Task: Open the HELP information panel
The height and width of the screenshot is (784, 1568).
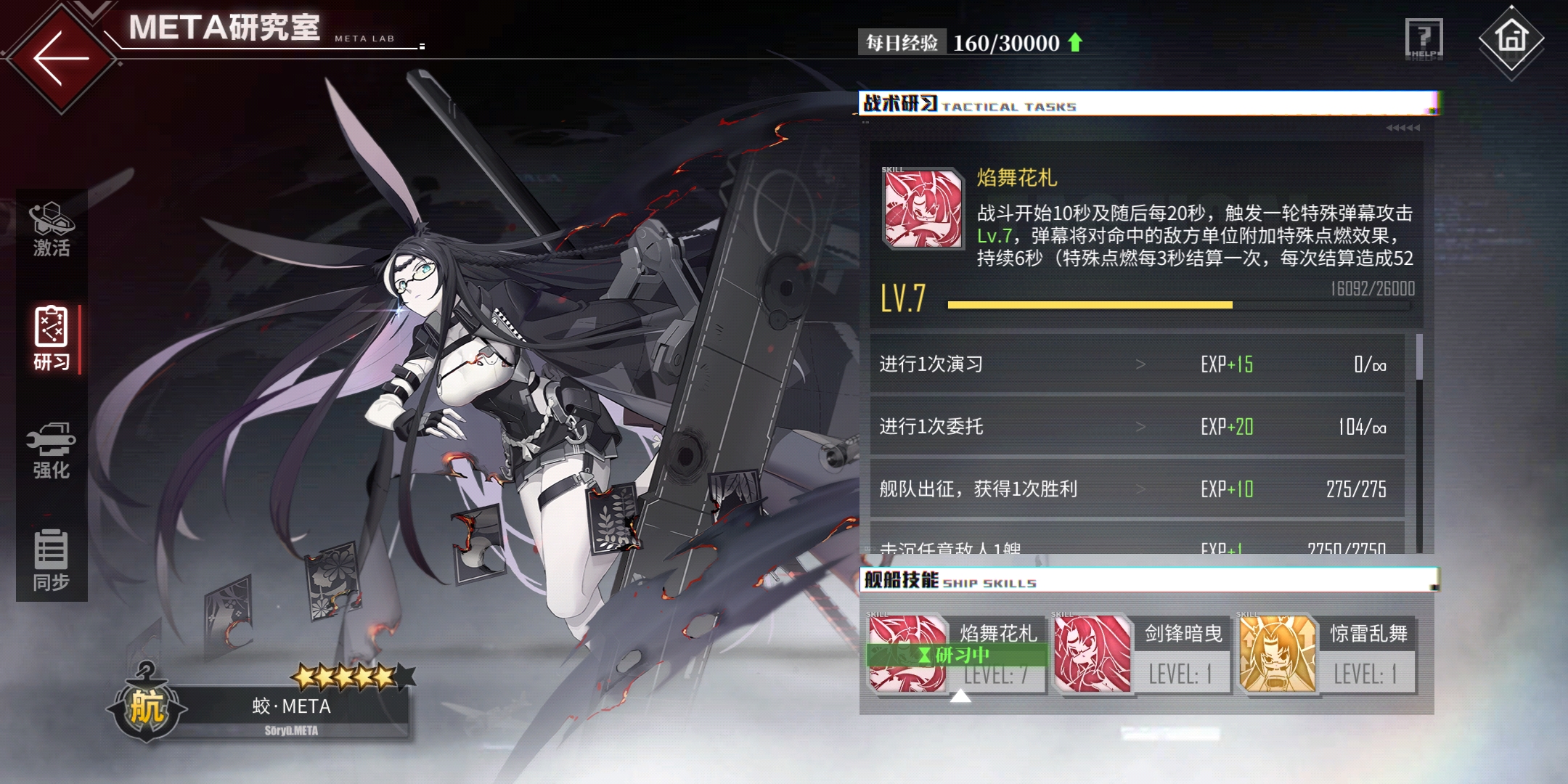Action: [1424, 39]
